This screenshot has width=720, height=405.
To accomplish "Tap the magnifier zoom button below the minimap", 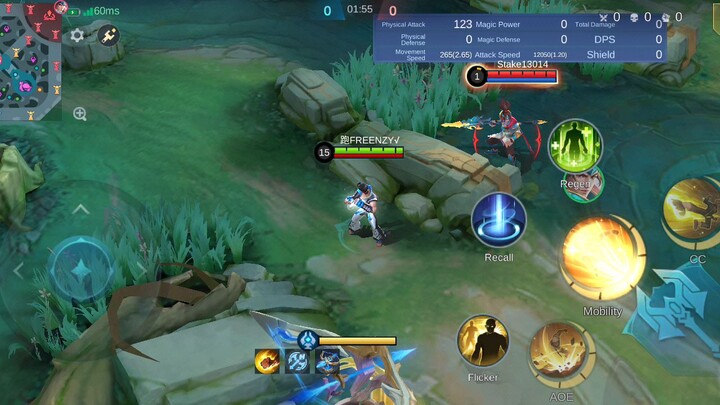I will click(80, 114).
